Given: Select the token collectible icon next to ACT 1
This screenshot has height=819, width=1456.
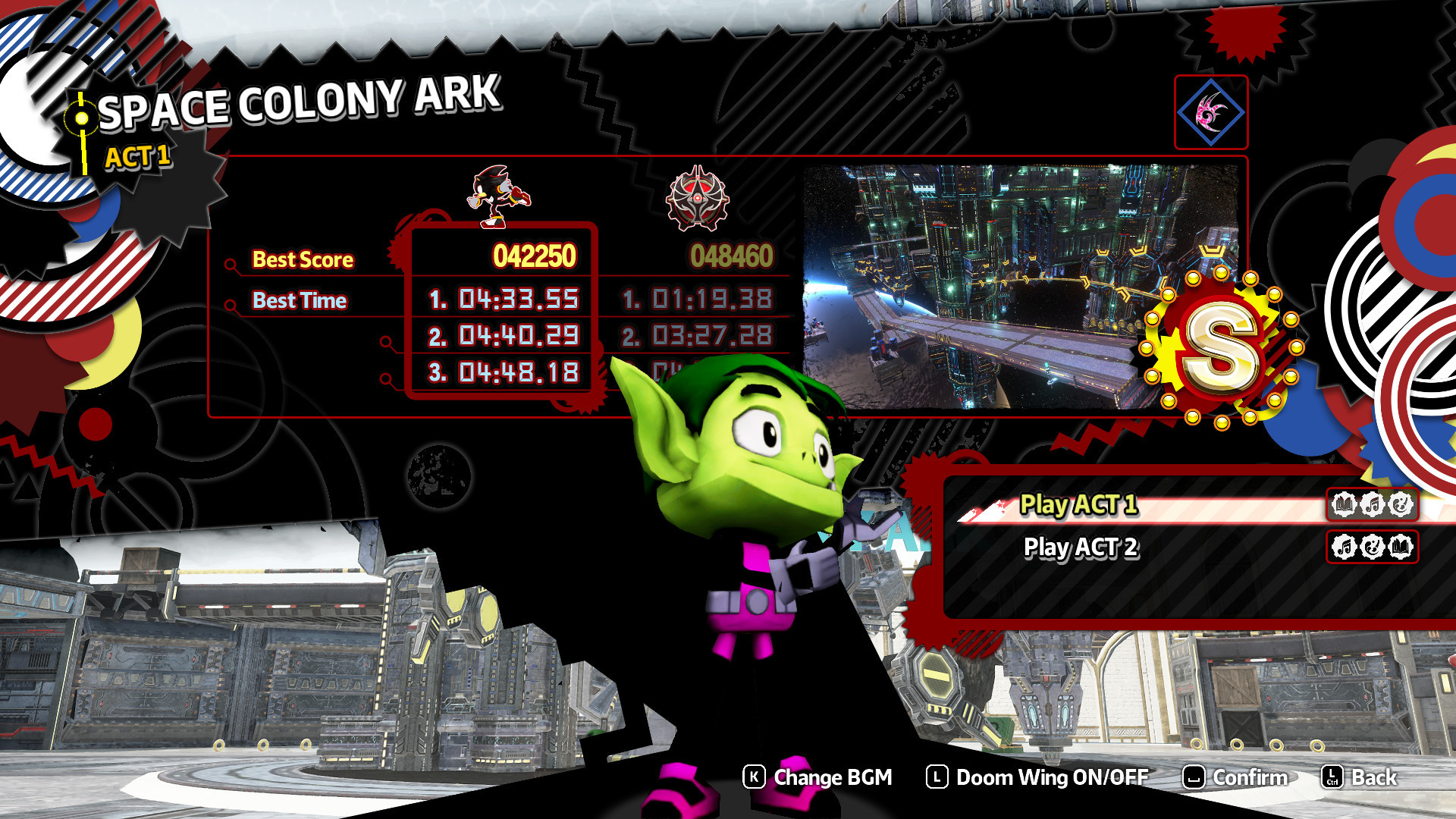Looking at the screenshot, I should point(1399,504).
